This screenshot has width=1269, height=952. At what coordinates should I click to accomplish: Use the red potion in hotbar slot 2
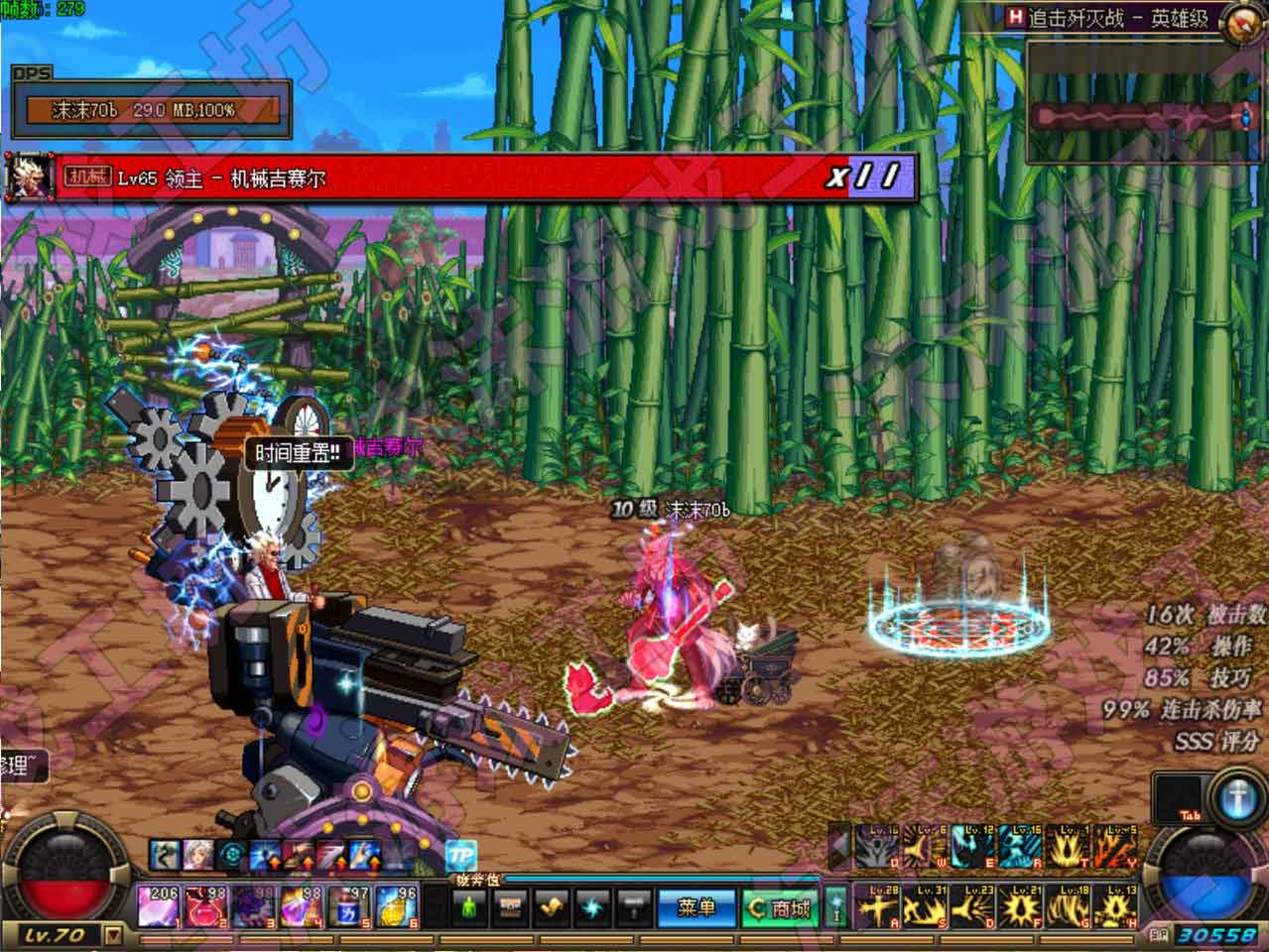205,906
